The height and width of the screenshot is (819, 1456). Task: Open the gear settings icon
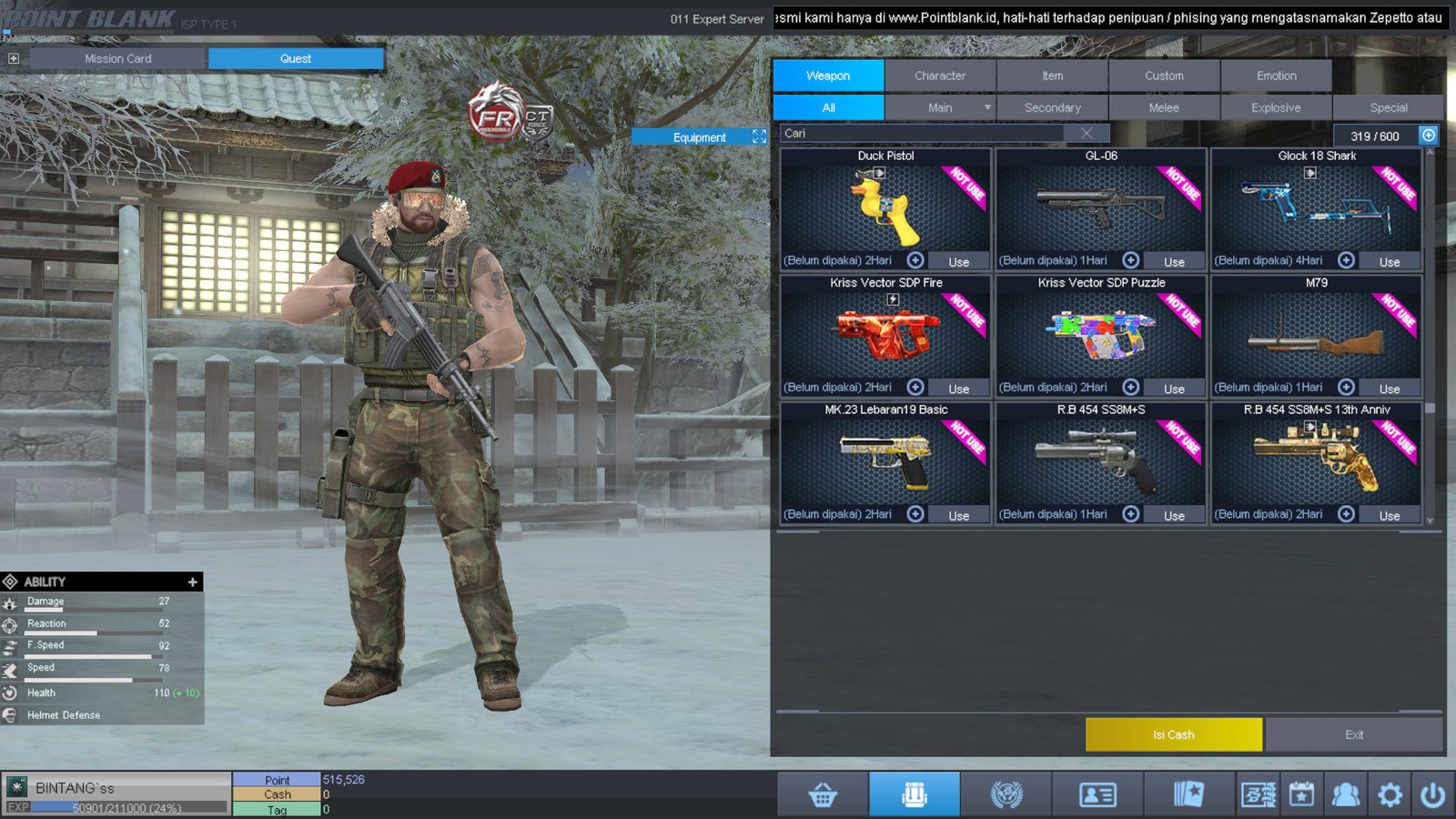point(1390,795)
